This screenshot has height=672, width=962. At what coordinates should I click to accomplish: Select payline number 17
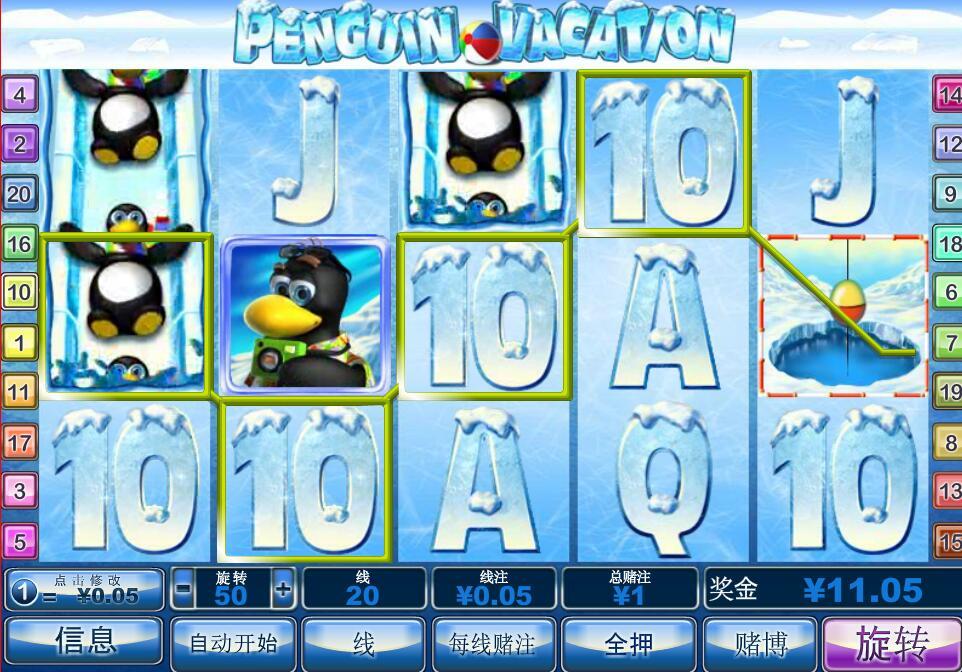click(20, 441)
